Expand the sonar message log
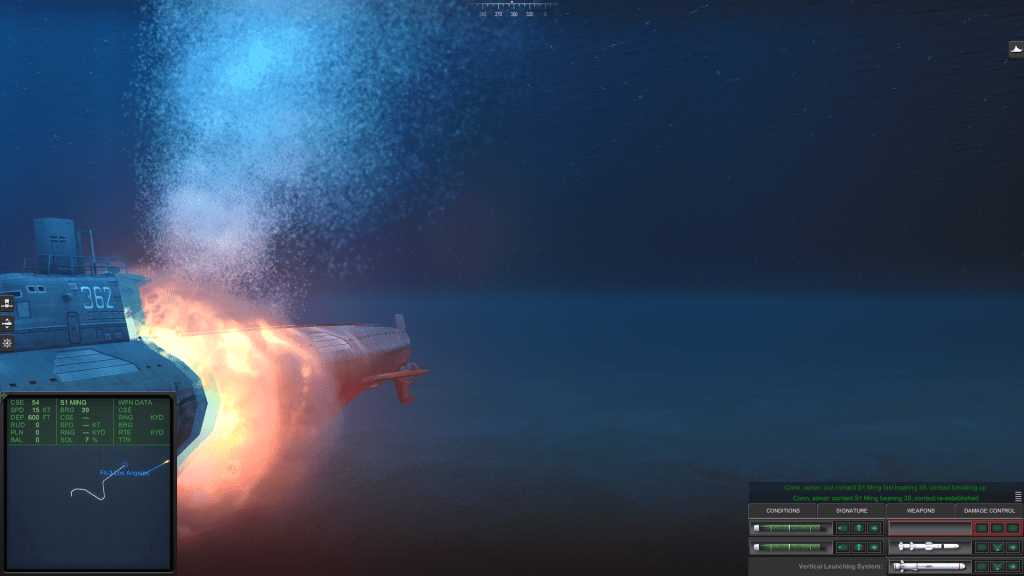This screenshot has height=576, width=1024. point(1018,495)
